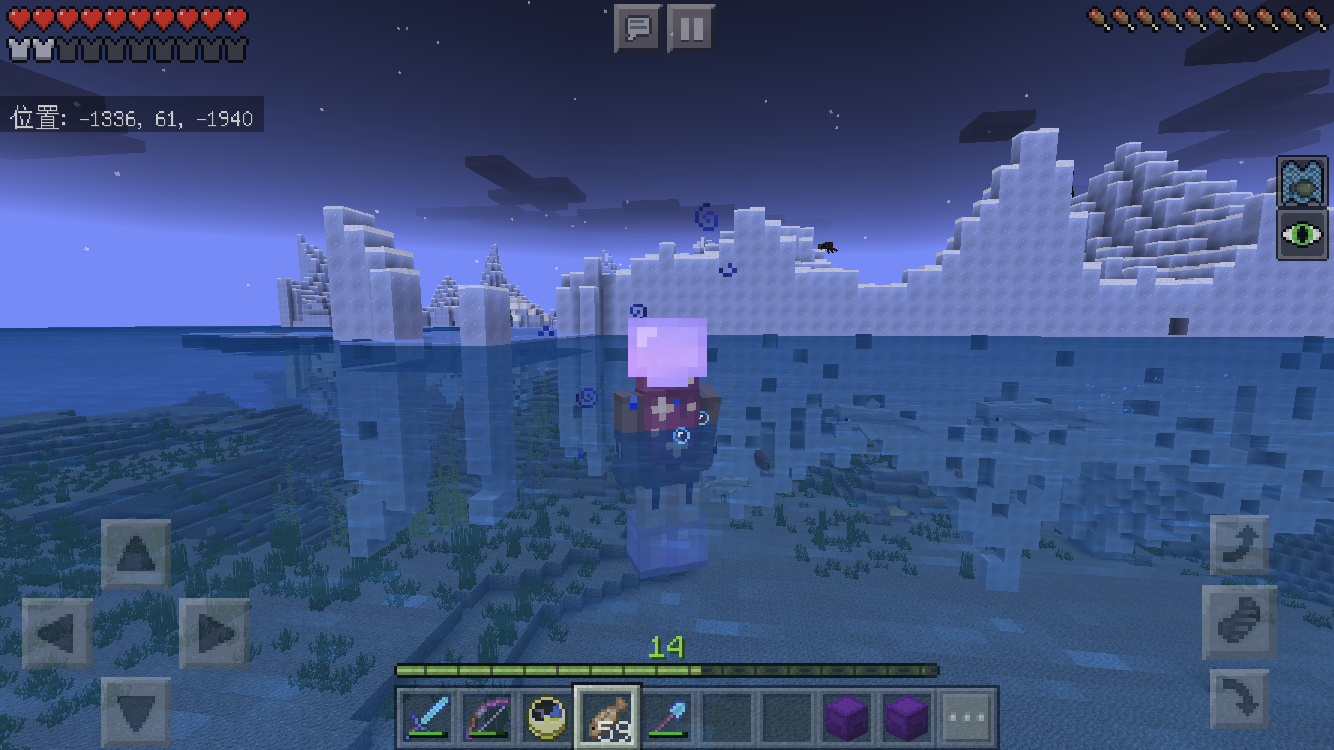1334x750 pixels.
Task: Select the diamond shovel slot
Action: [668, 716]
